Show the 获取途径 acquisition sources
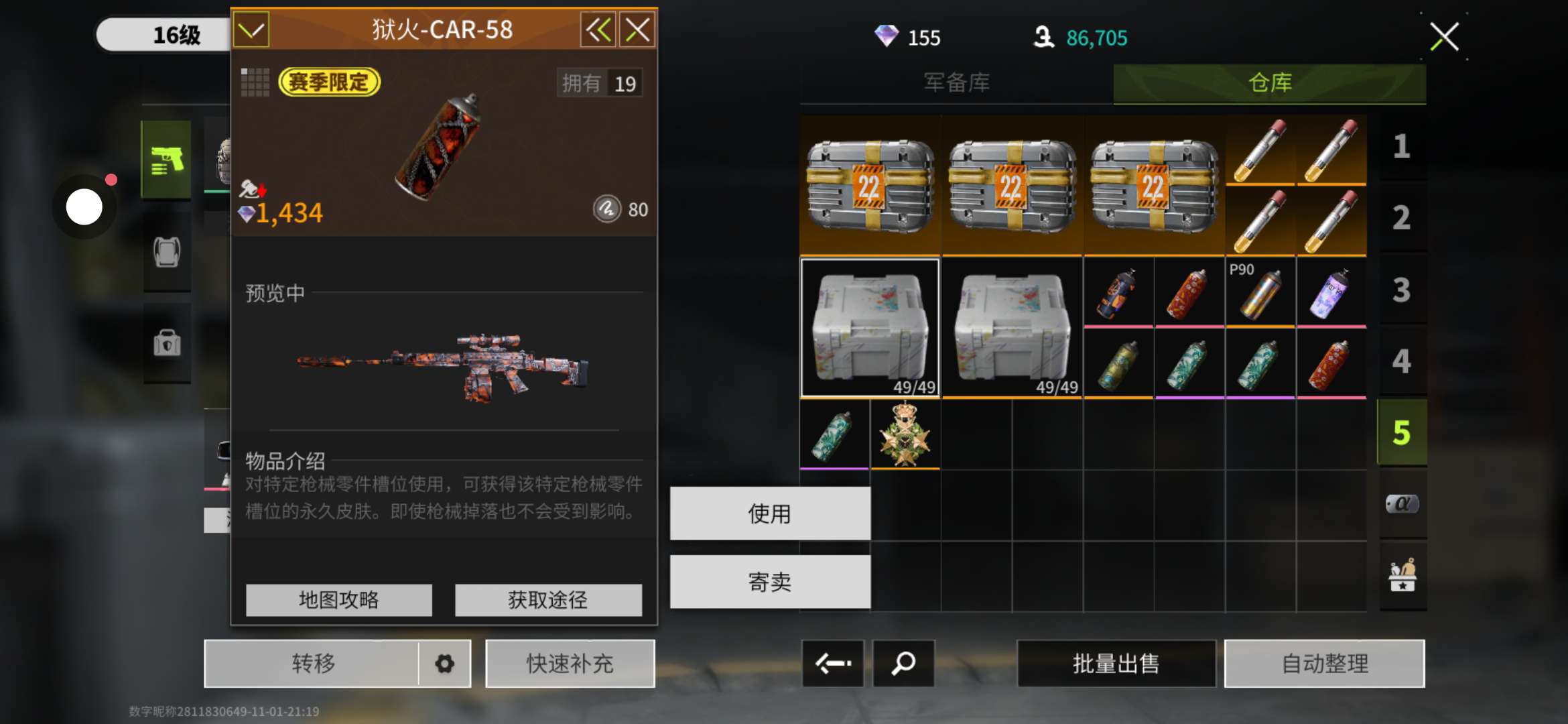This screenshot has width=1568, height=724. tap(547, 599)
